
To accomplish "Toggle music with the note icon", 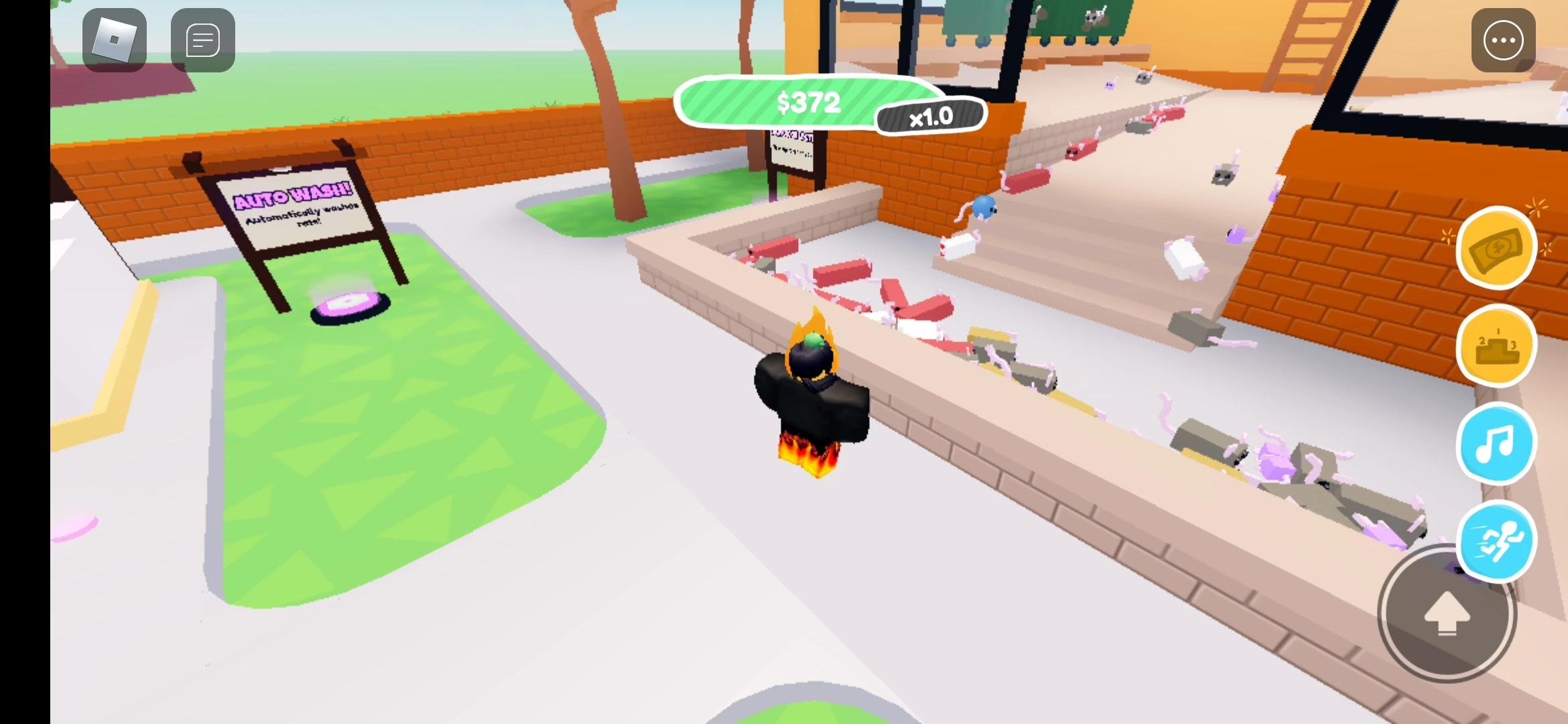I will point(1495,444).
